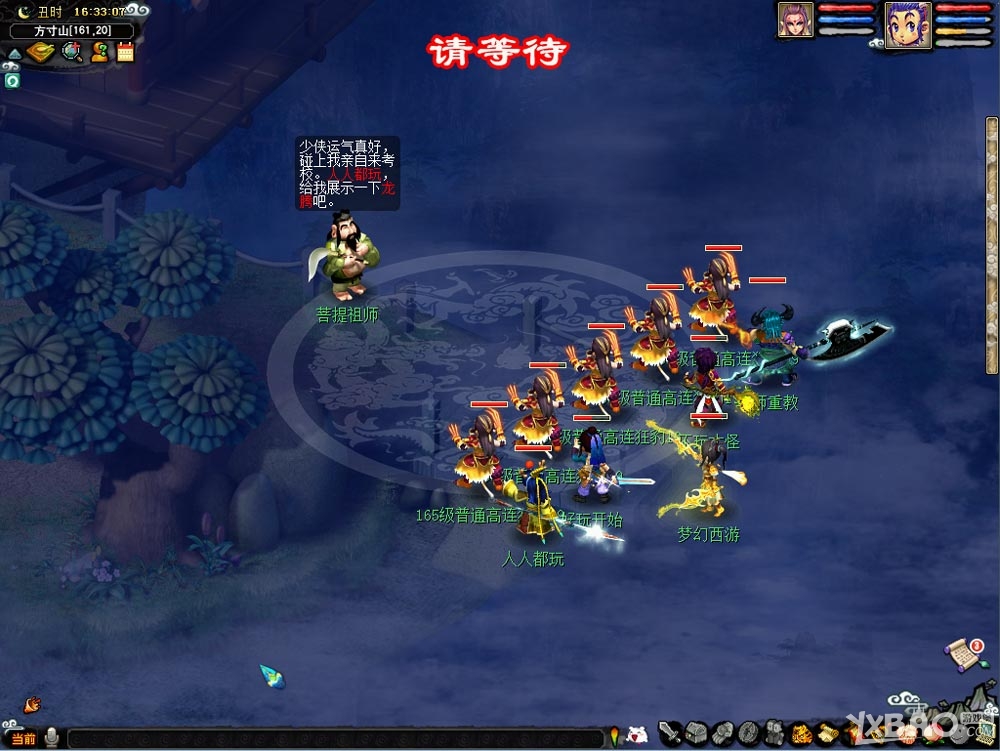Open the golden compass mini-map icon
1000x751 pixels.
[x=41, y=52]
